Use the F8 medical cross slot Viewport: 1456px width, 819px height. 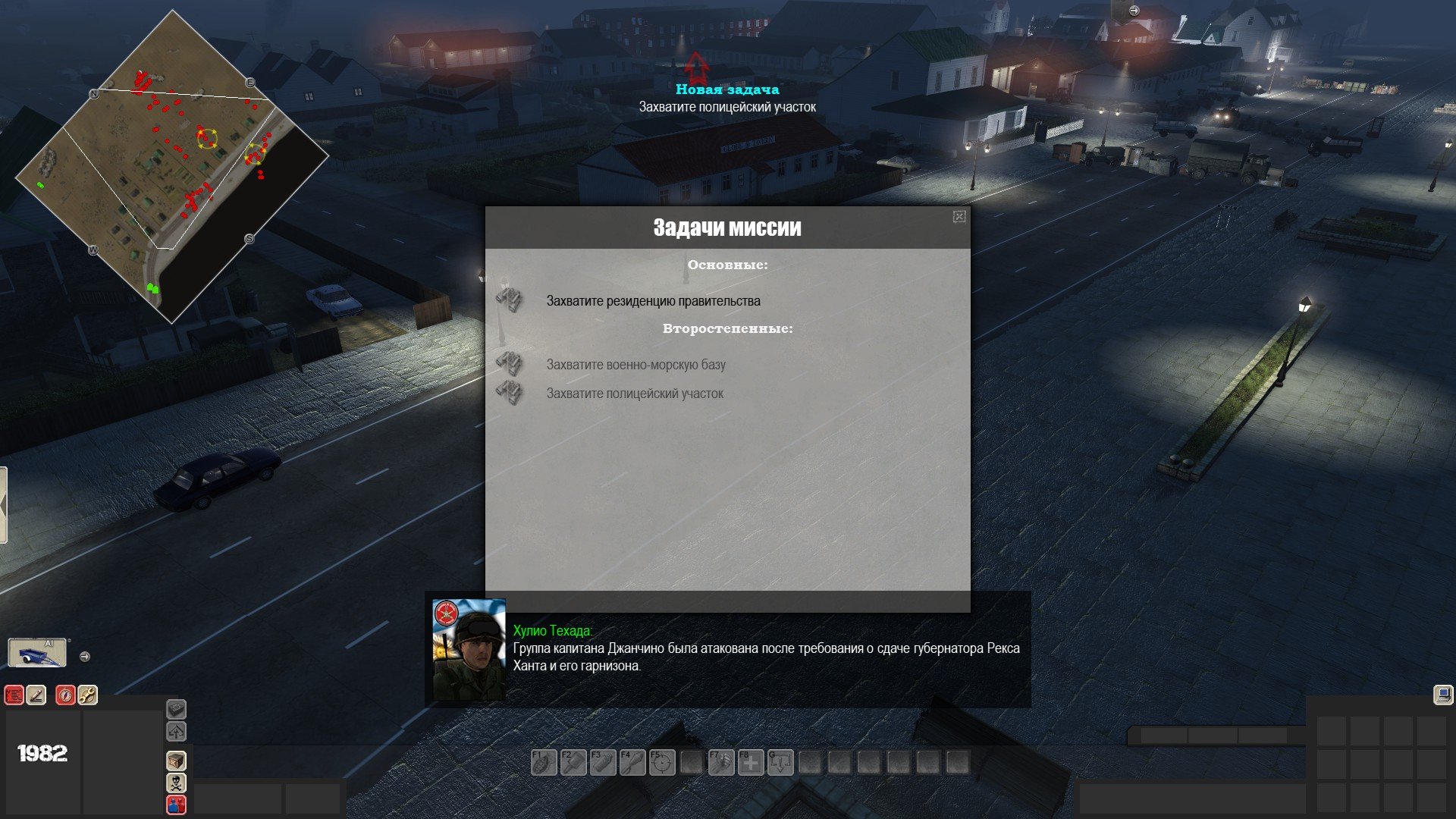click(x=751, y=762)
